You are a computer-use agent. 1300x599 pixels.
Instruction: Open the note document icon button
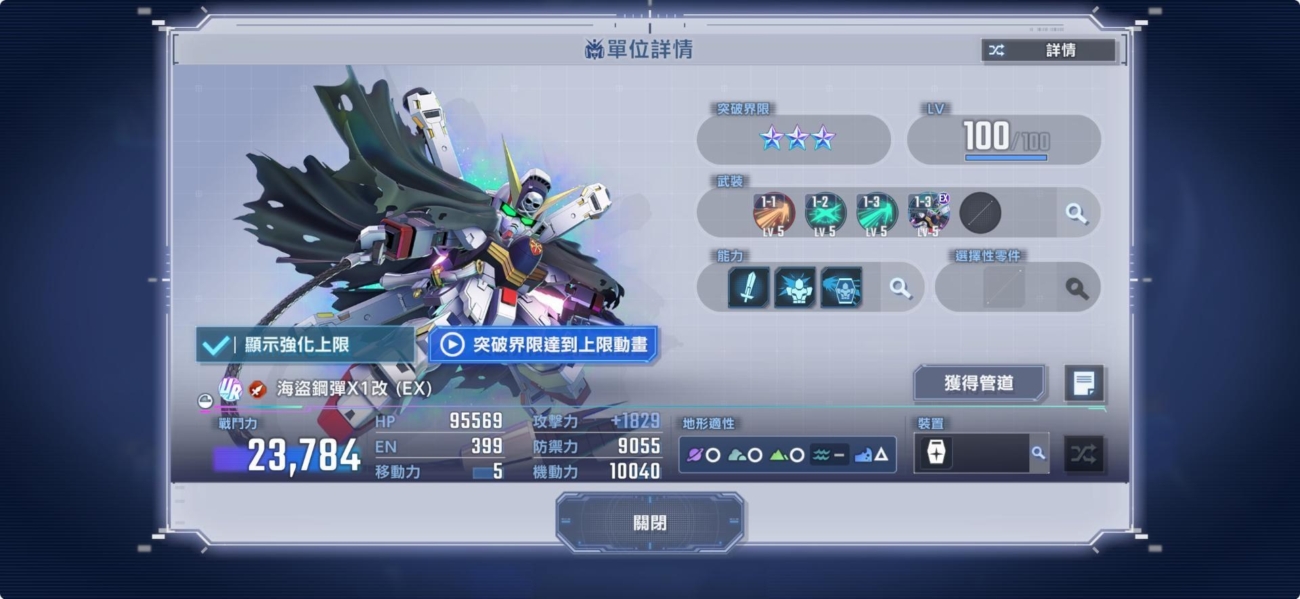pos(1084,383)
